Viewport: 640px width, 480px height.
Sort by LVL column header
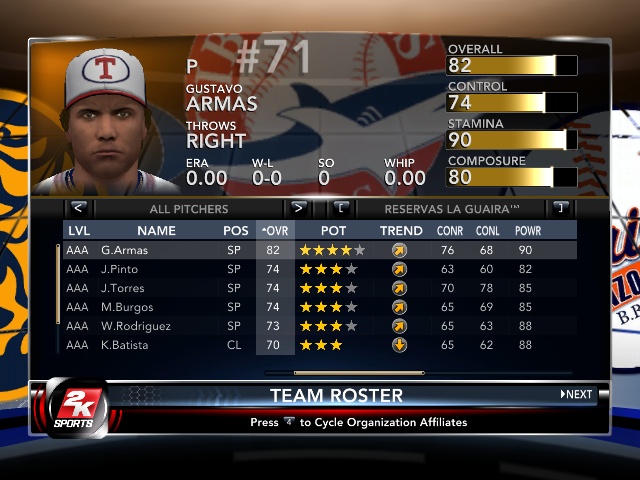click(78, 231)
